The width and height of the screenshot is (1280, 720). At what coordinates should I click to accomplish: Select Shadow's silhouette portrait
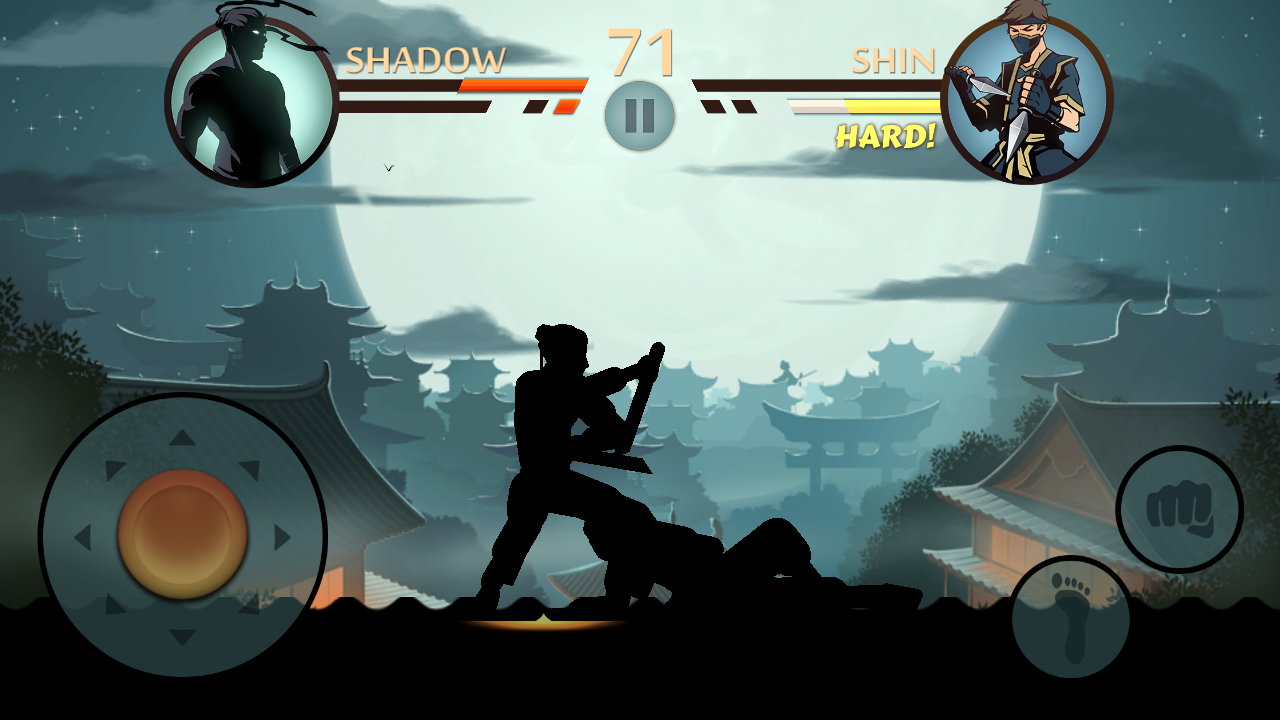251,100
